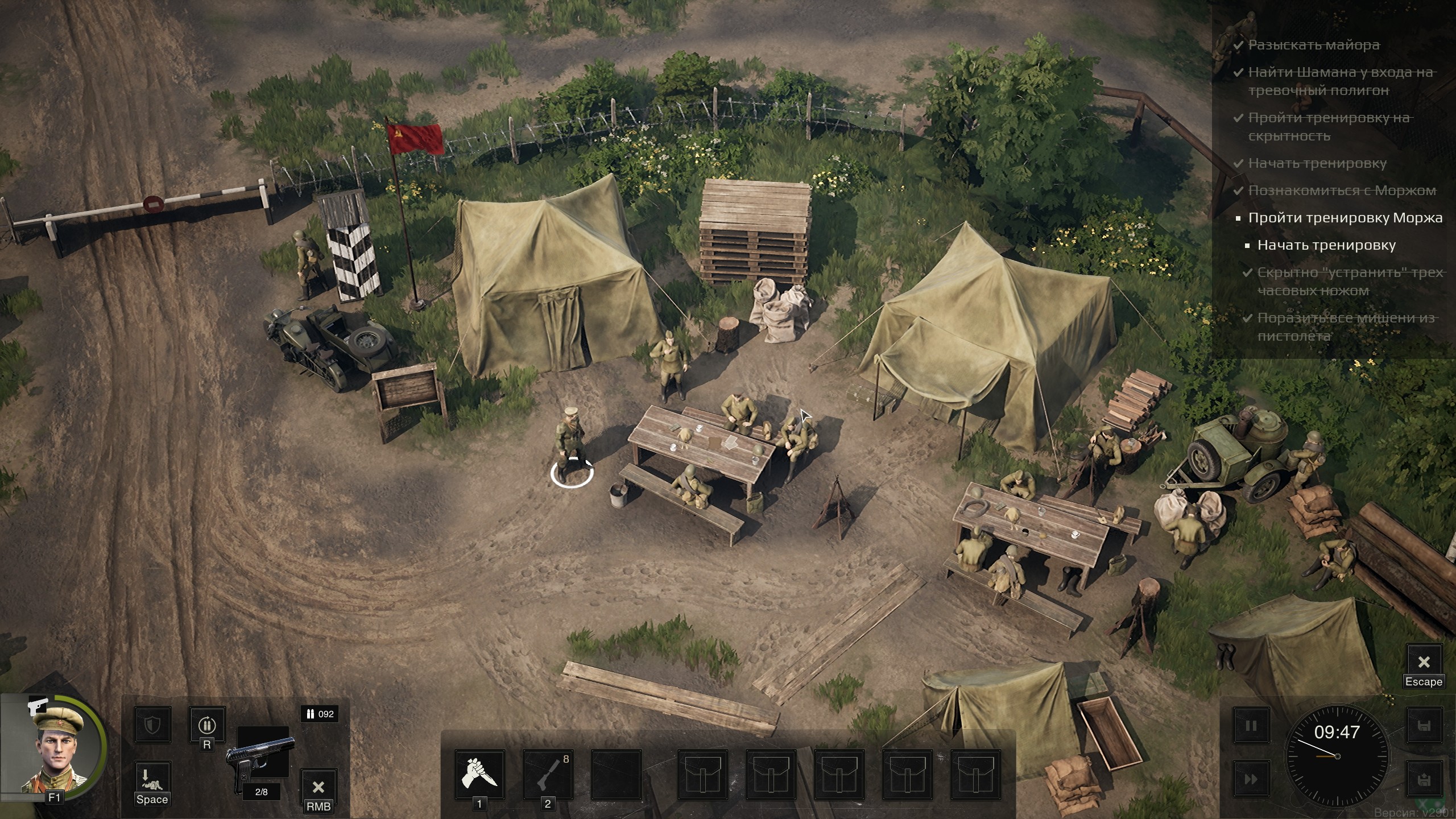This screenshot has width=1456, height=819.
Task: Fast-forward game time
Action: click(1251, 779)
